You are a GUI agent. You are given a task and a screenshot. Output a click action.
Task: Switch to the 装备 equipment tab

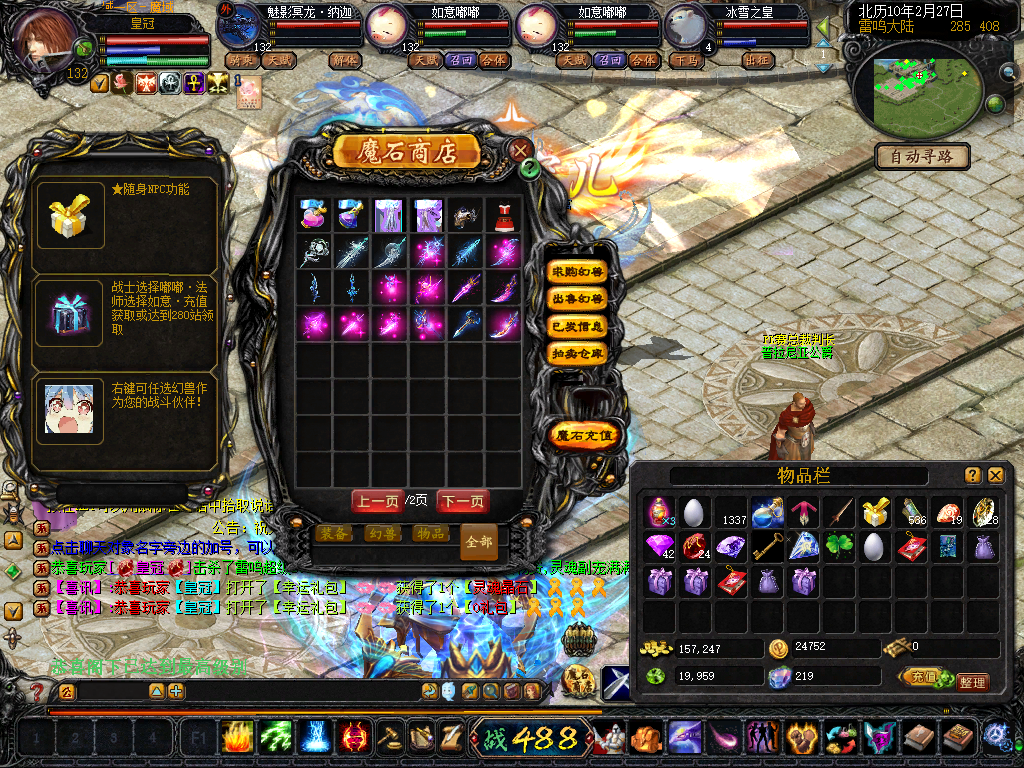coord(333,533)
